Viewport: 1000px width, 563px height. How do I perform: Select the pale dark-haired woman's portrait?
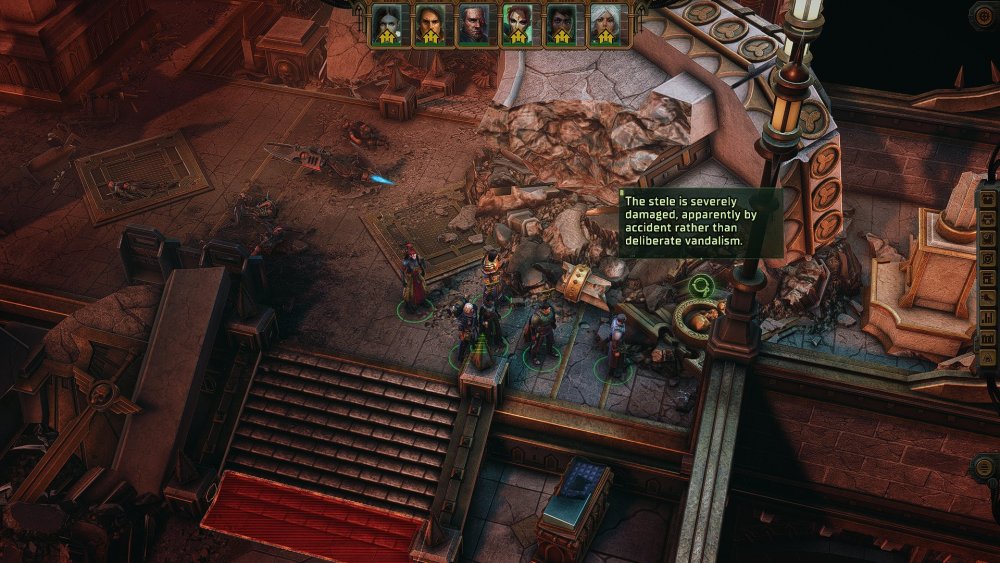[x=387, y=24]
